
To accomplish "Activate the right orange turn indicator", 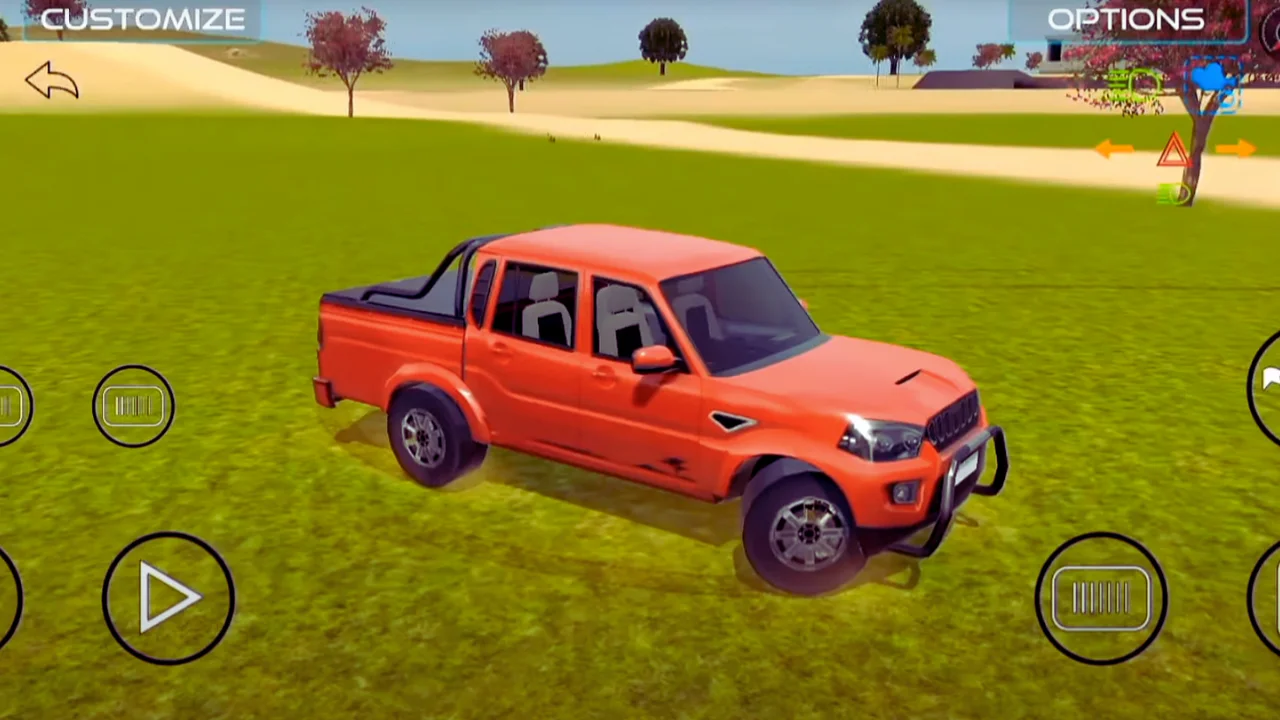I will [1236, 149].
